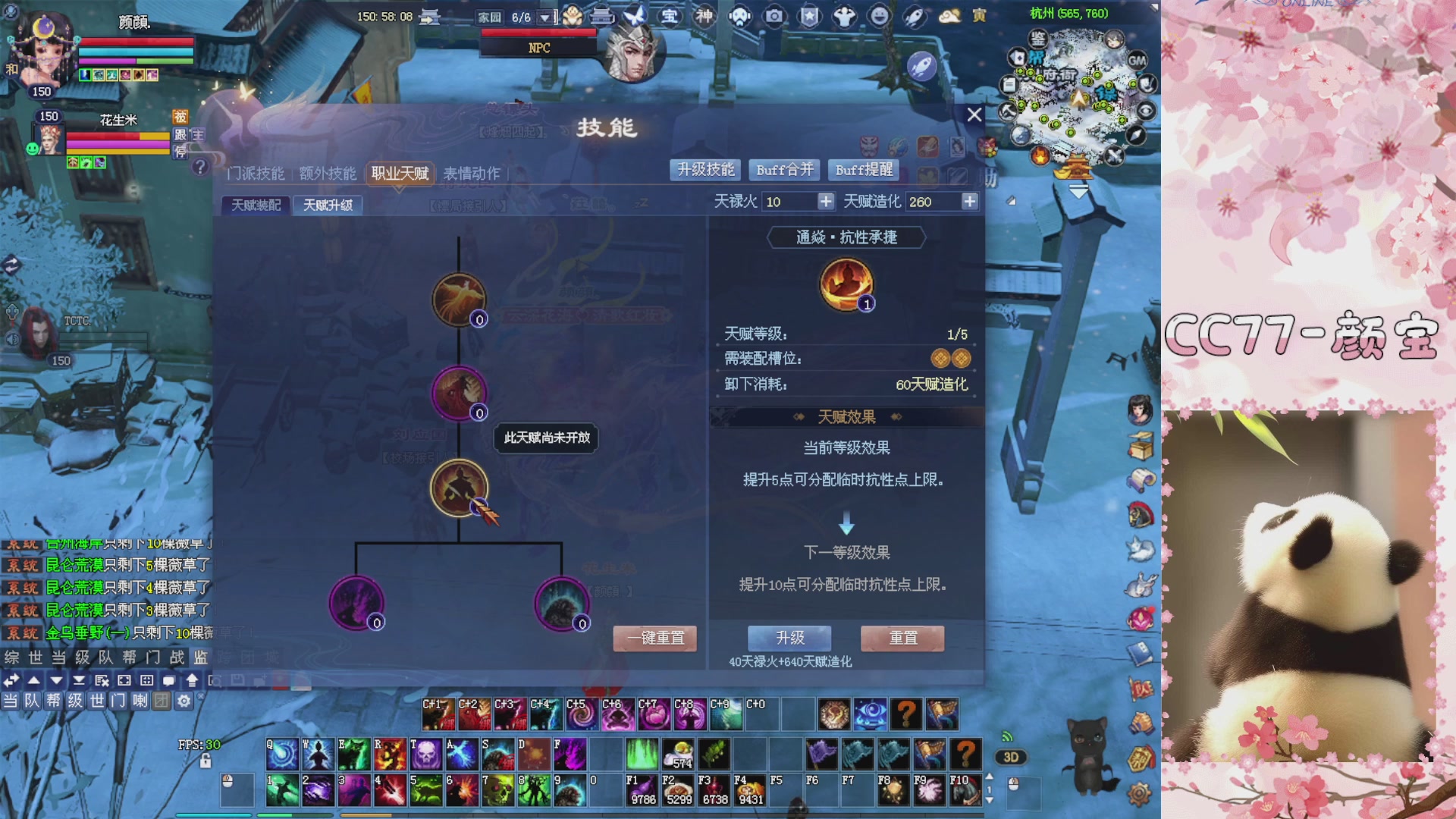The width and height of the screenshot is (1456, 819).
Task: Open the rocket boost icon at top
Action: point(914,16)
